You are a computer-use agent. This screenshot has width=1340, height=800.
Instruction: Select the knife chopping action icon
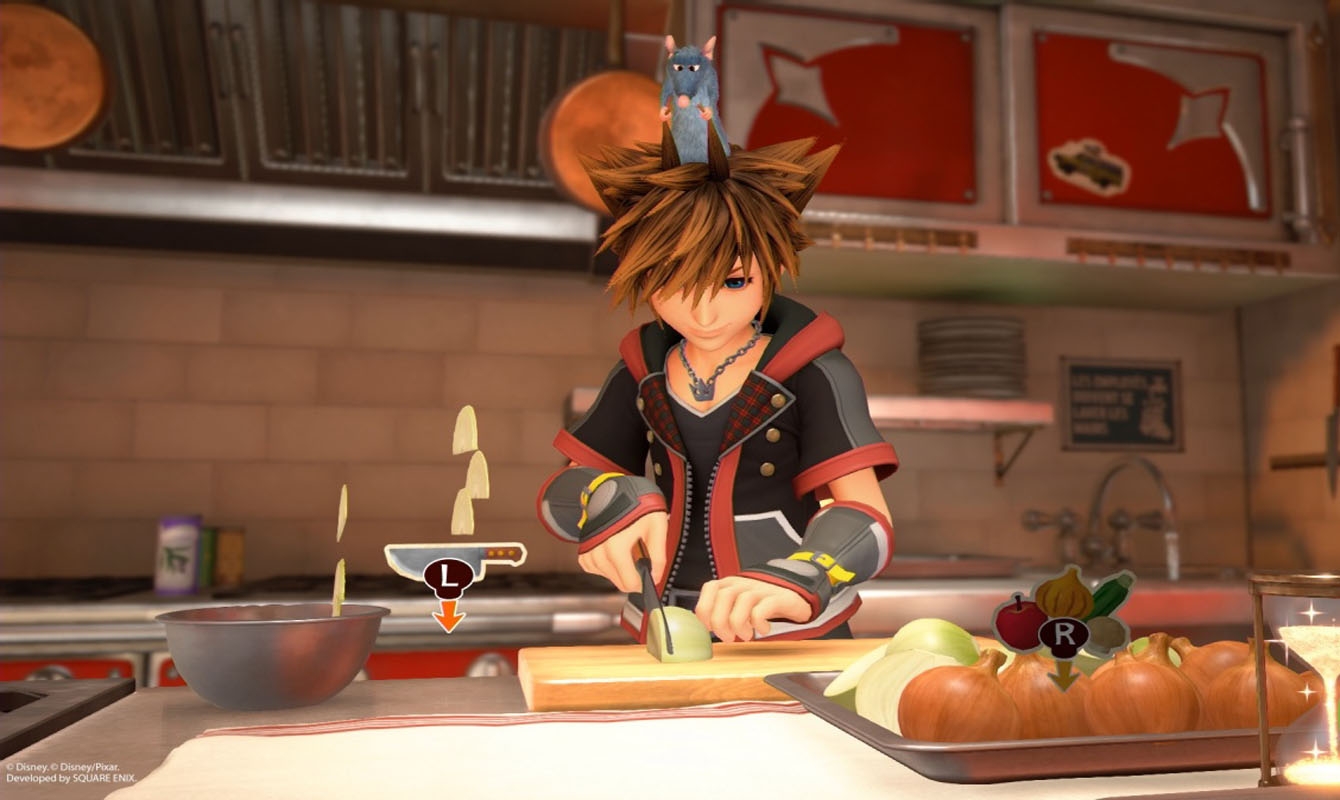[453, 562]
